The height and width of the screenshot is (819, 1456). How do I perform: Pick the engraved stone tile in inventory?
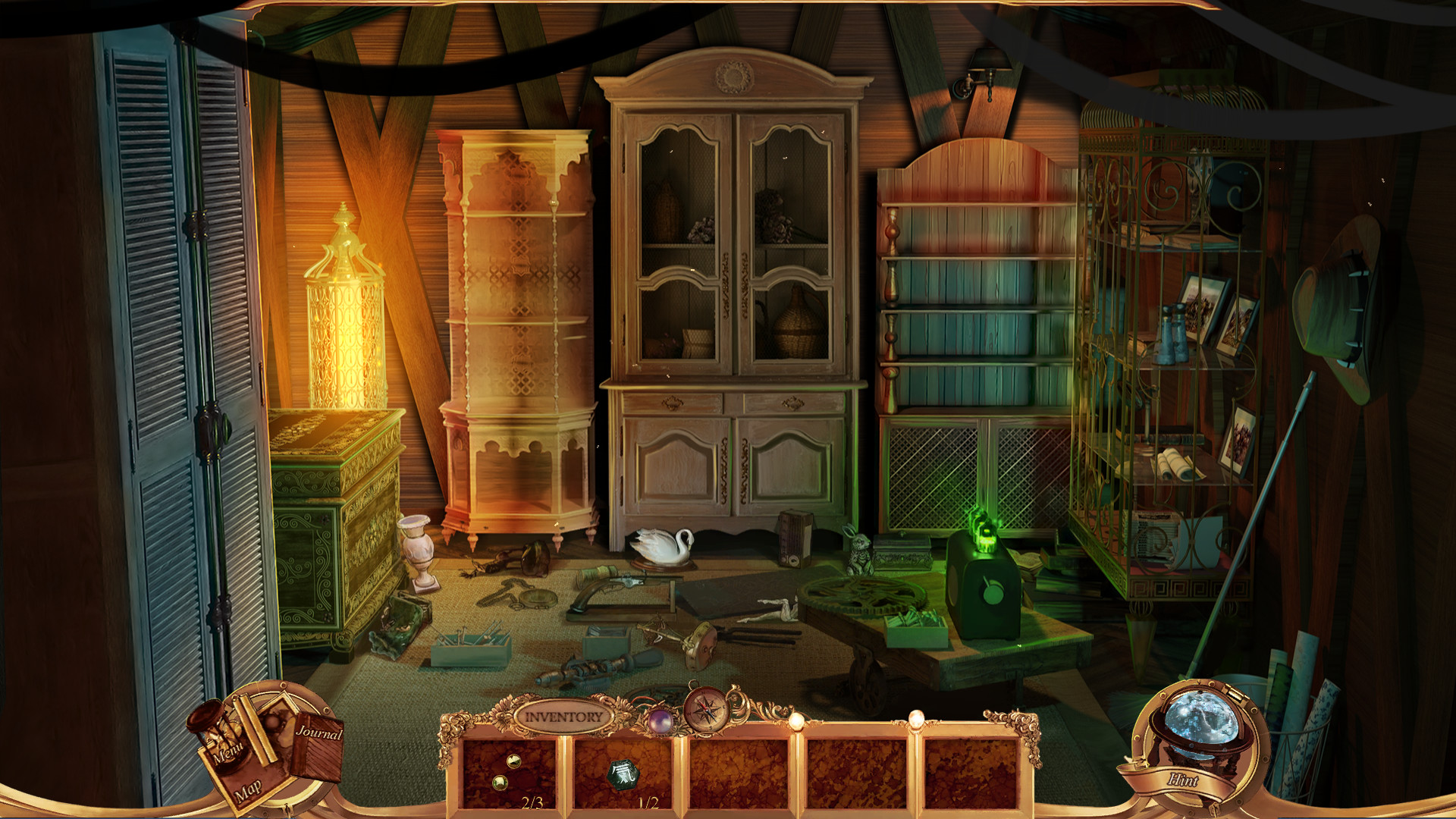click(623, 773)
